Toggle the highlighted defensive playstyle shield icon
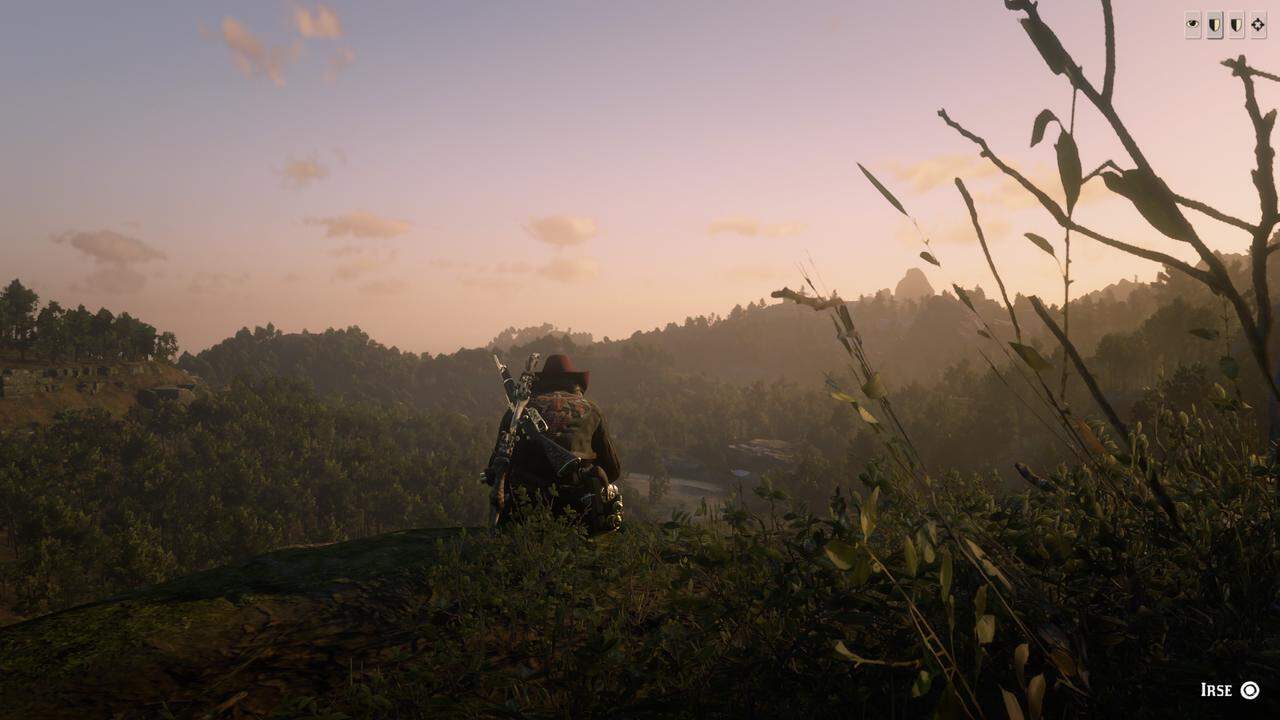This screenshot has height=720, width=1280. pos(1215,24)
